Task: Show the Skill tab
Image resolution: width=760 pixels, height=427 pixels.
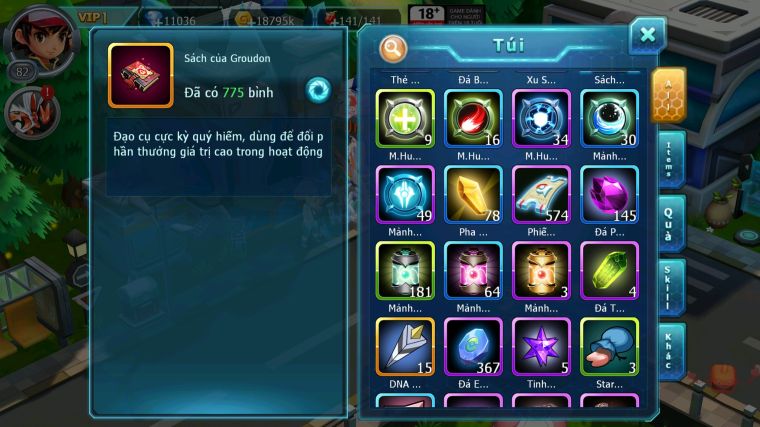Action: click(x=669, y=288)
